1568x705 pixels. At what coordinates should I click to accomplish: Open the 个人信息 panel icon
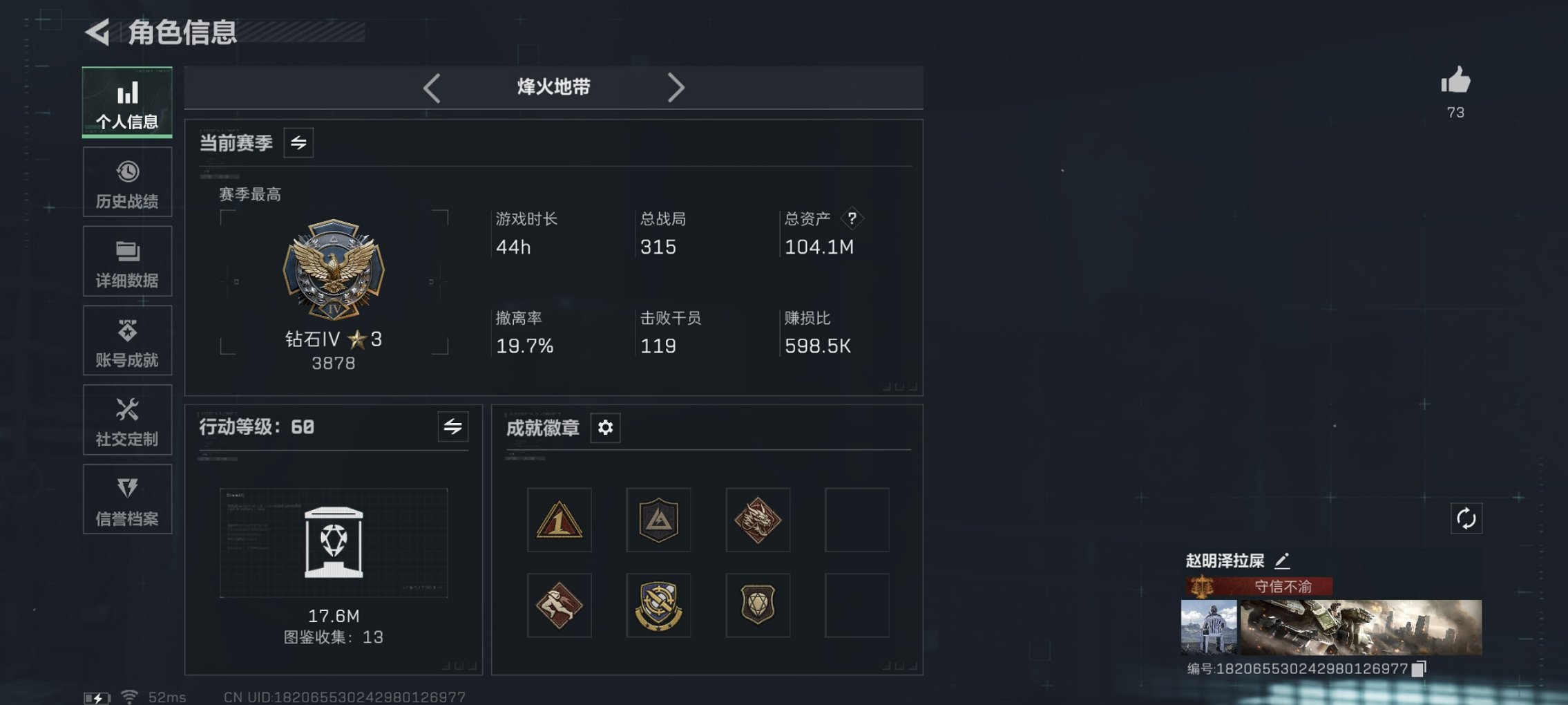tap(127, 102)
